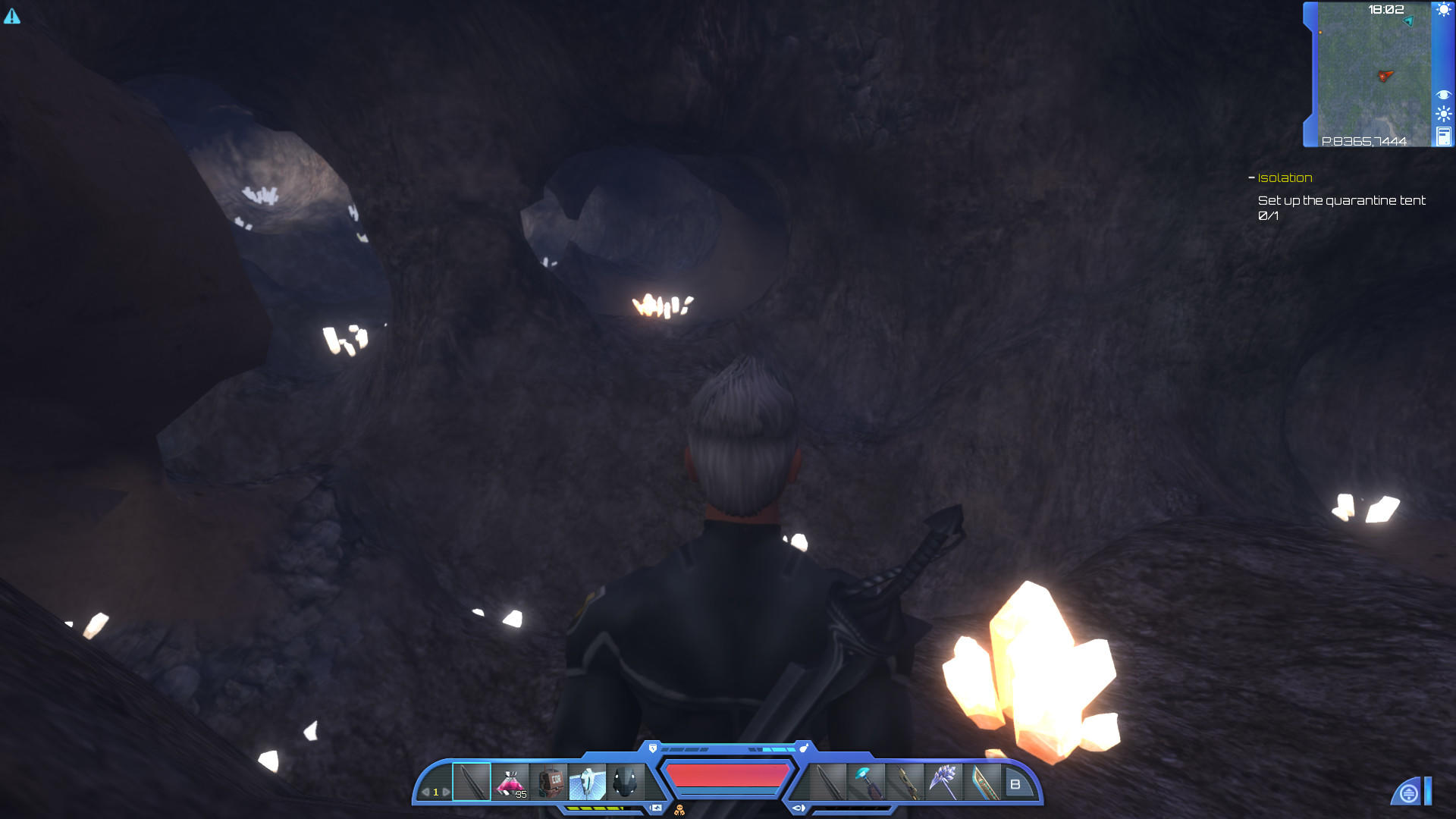Click the warning triangle indicator top-left
The width and height of the screenshot is (1456, 819).
tap(12, 14)
